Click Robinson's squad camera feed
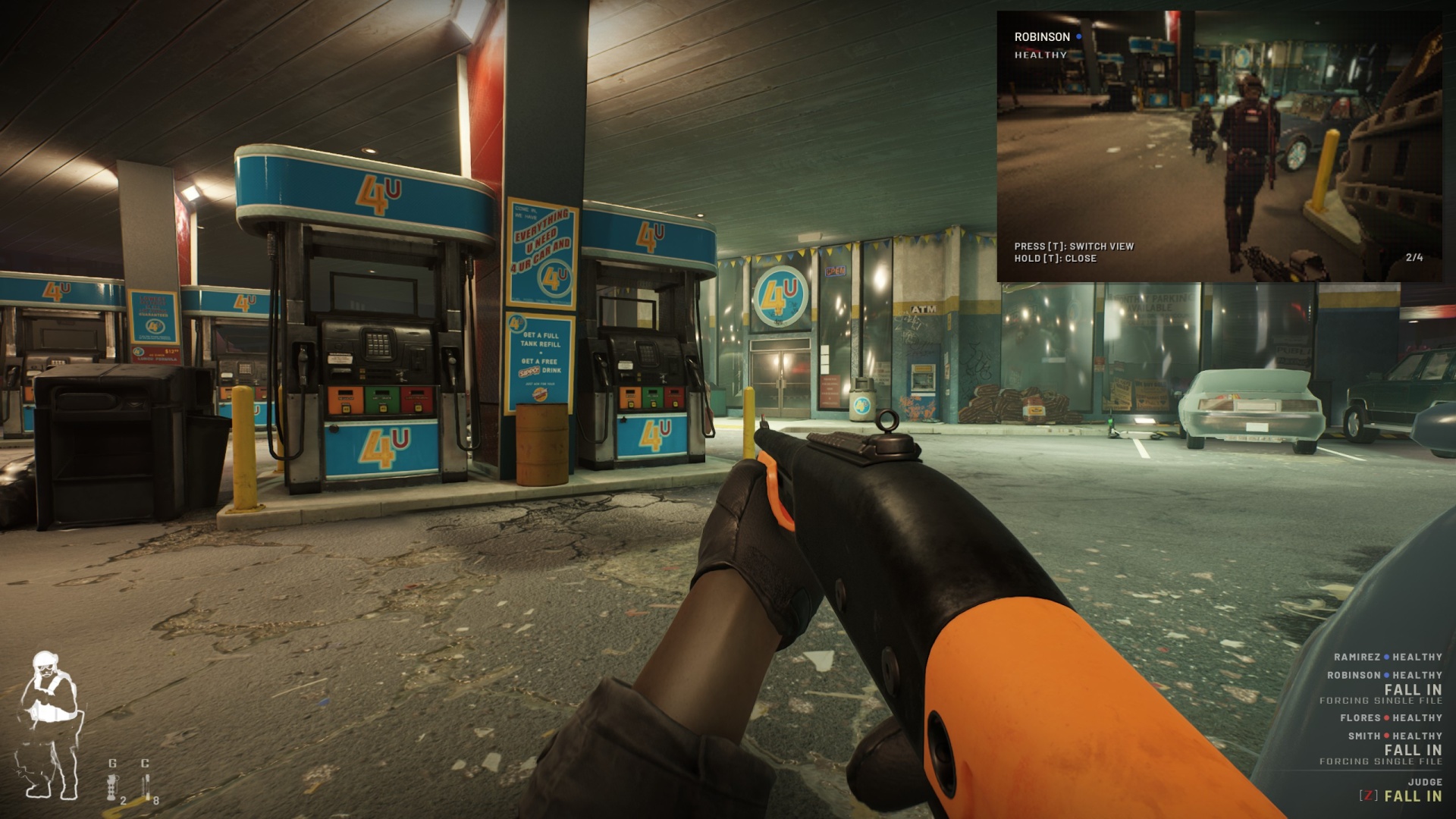The width and height of the screenshot is (1456, 819). [1219, 146]
